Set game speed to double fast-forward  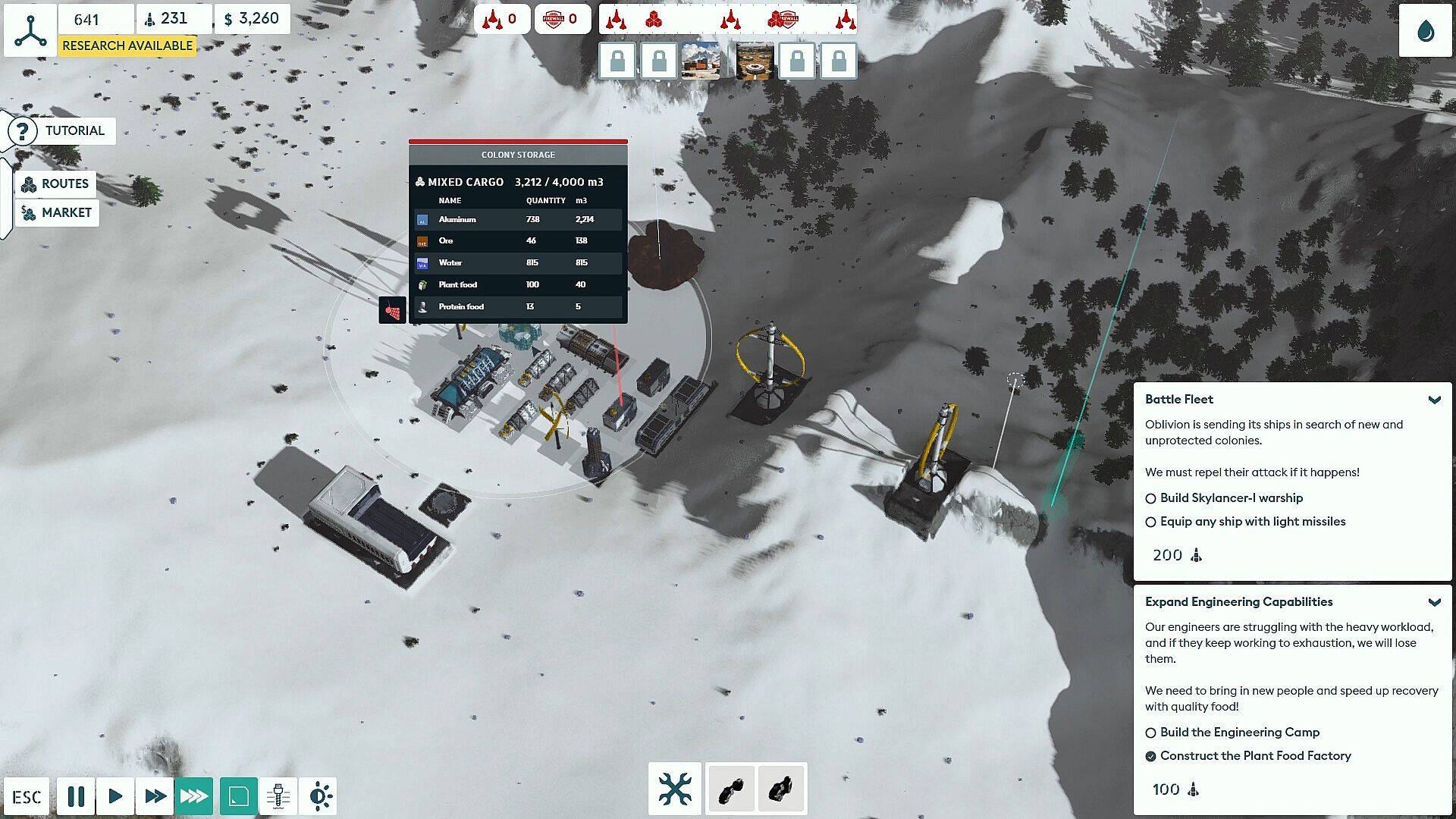pyautogui.click(x=155, y=796)
